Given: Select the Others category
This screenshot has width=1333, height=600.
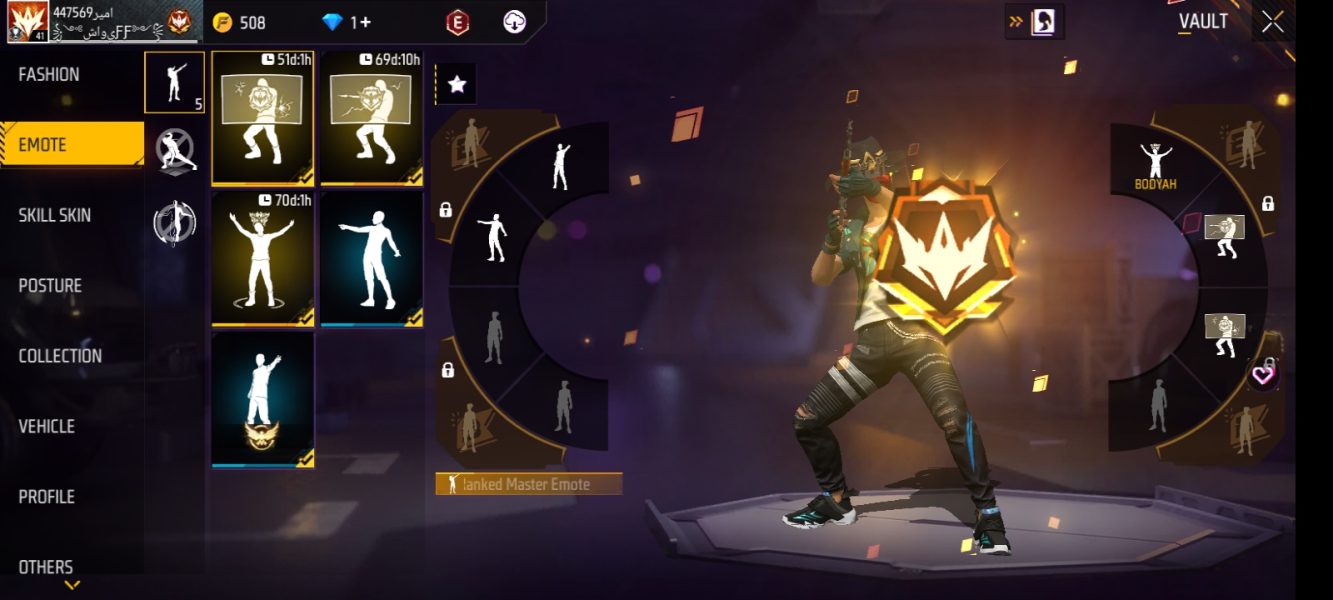Looking at the screenshot, I should click(46, 567).
